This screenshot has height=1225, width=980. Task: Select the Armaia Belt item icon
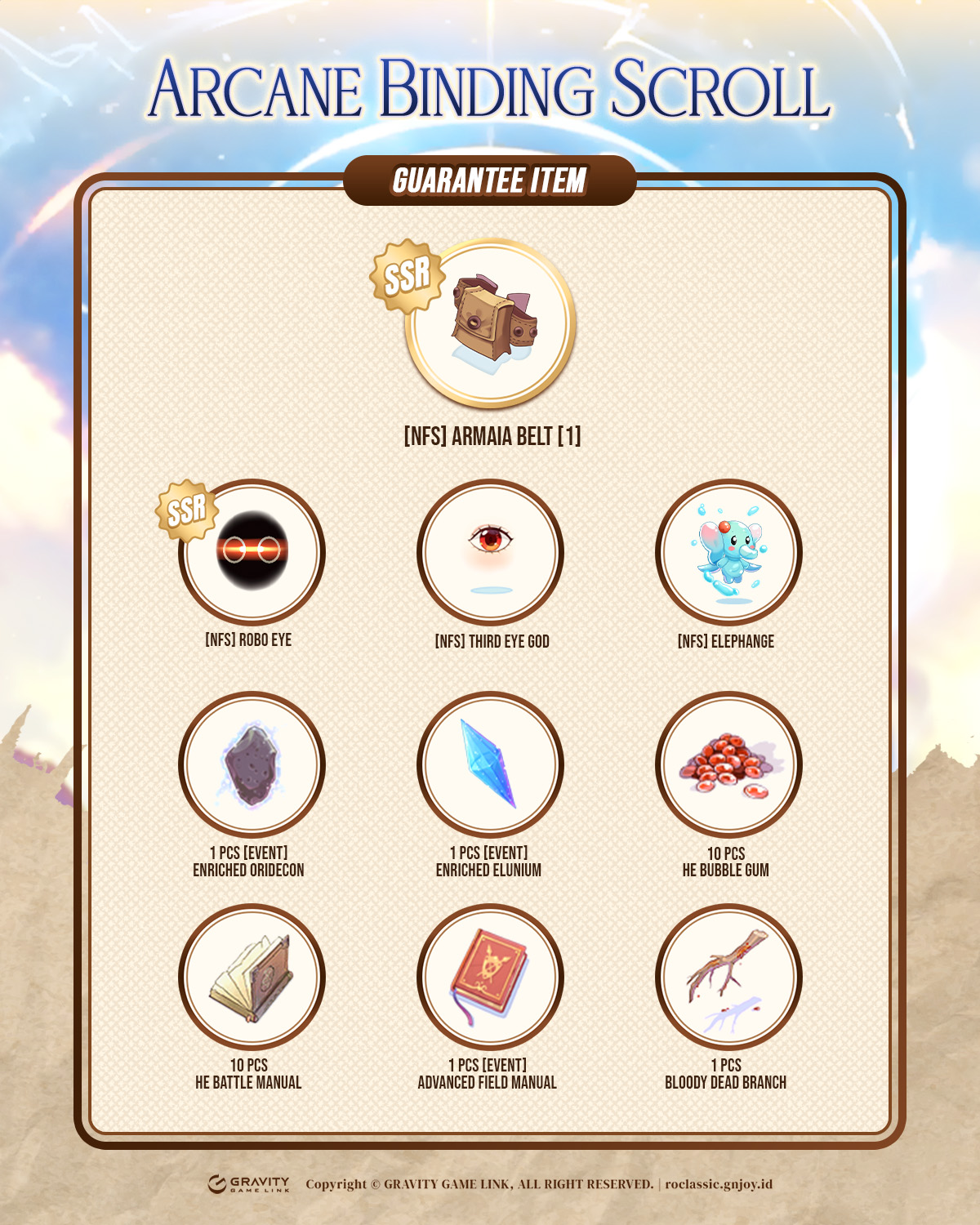pyautogui.click(x=491, y=323)
